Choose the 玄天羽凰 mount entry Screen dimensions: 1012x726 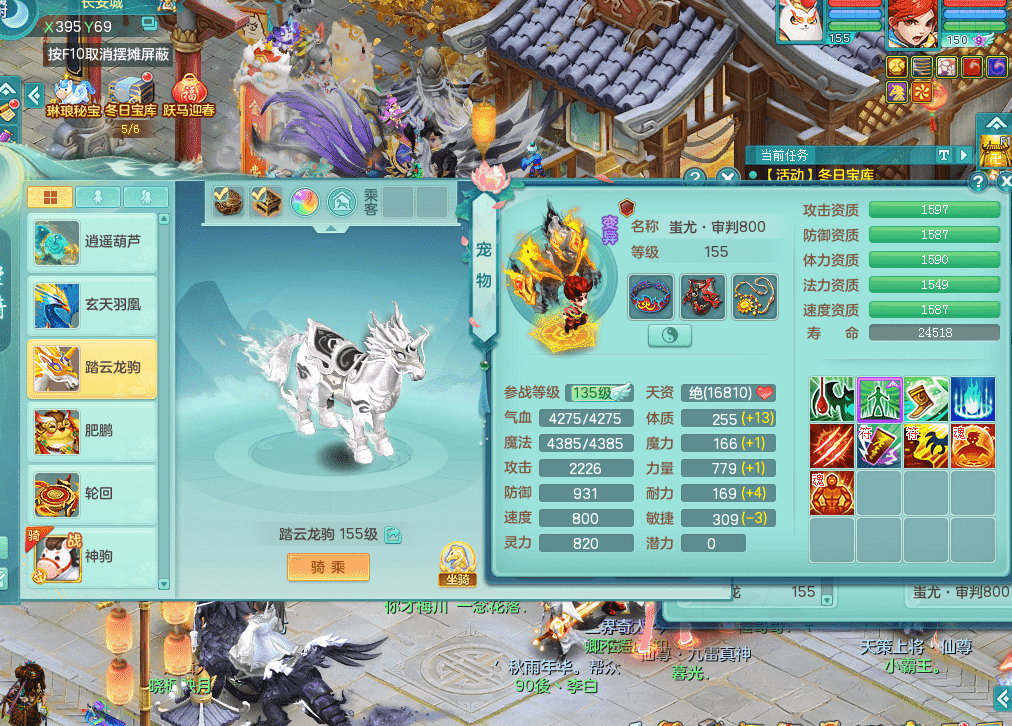(92, 305)
